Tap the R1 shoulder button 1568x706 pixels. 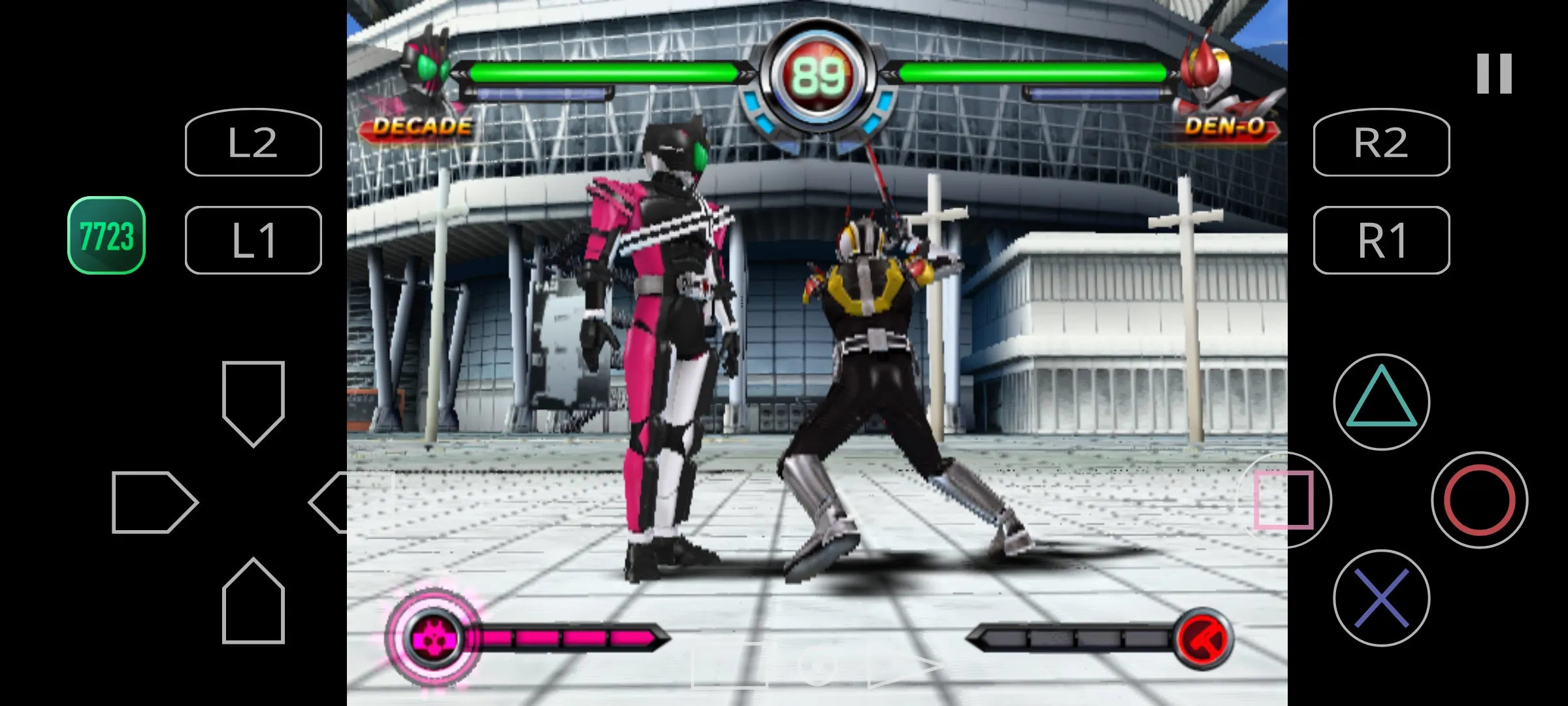[1381, 240]
